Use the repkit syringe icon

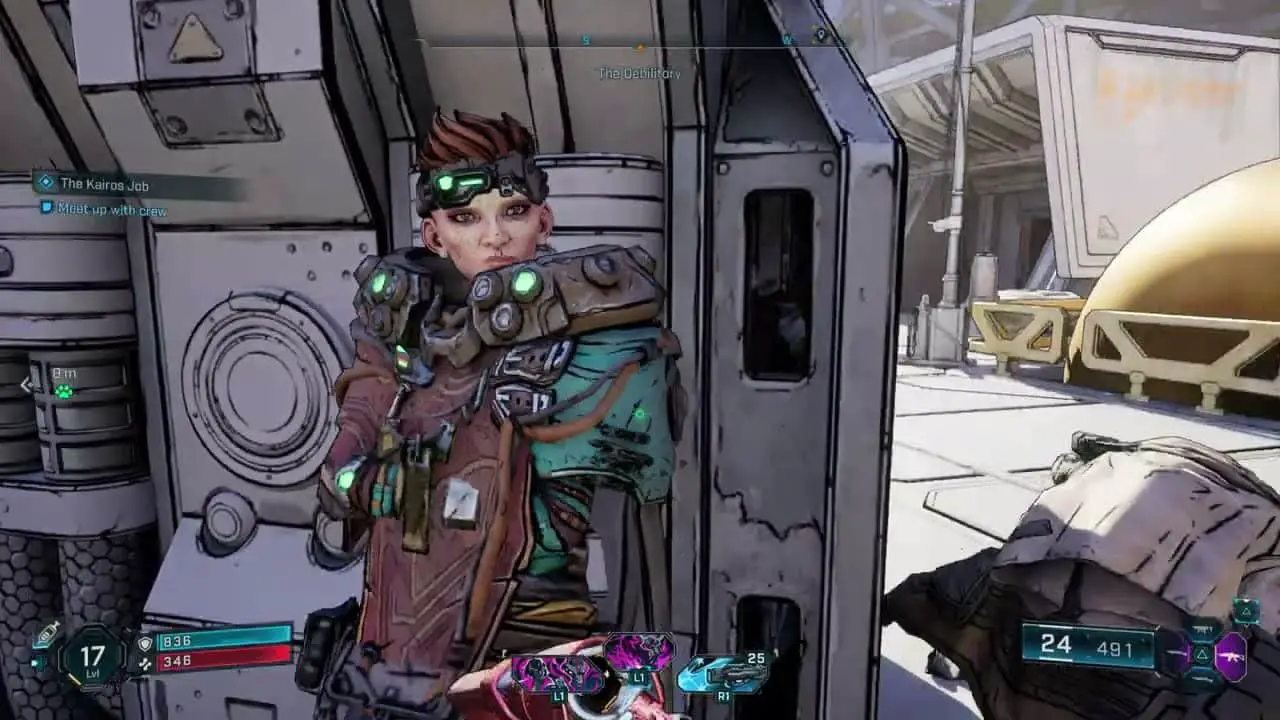click(x=45, y=634)
